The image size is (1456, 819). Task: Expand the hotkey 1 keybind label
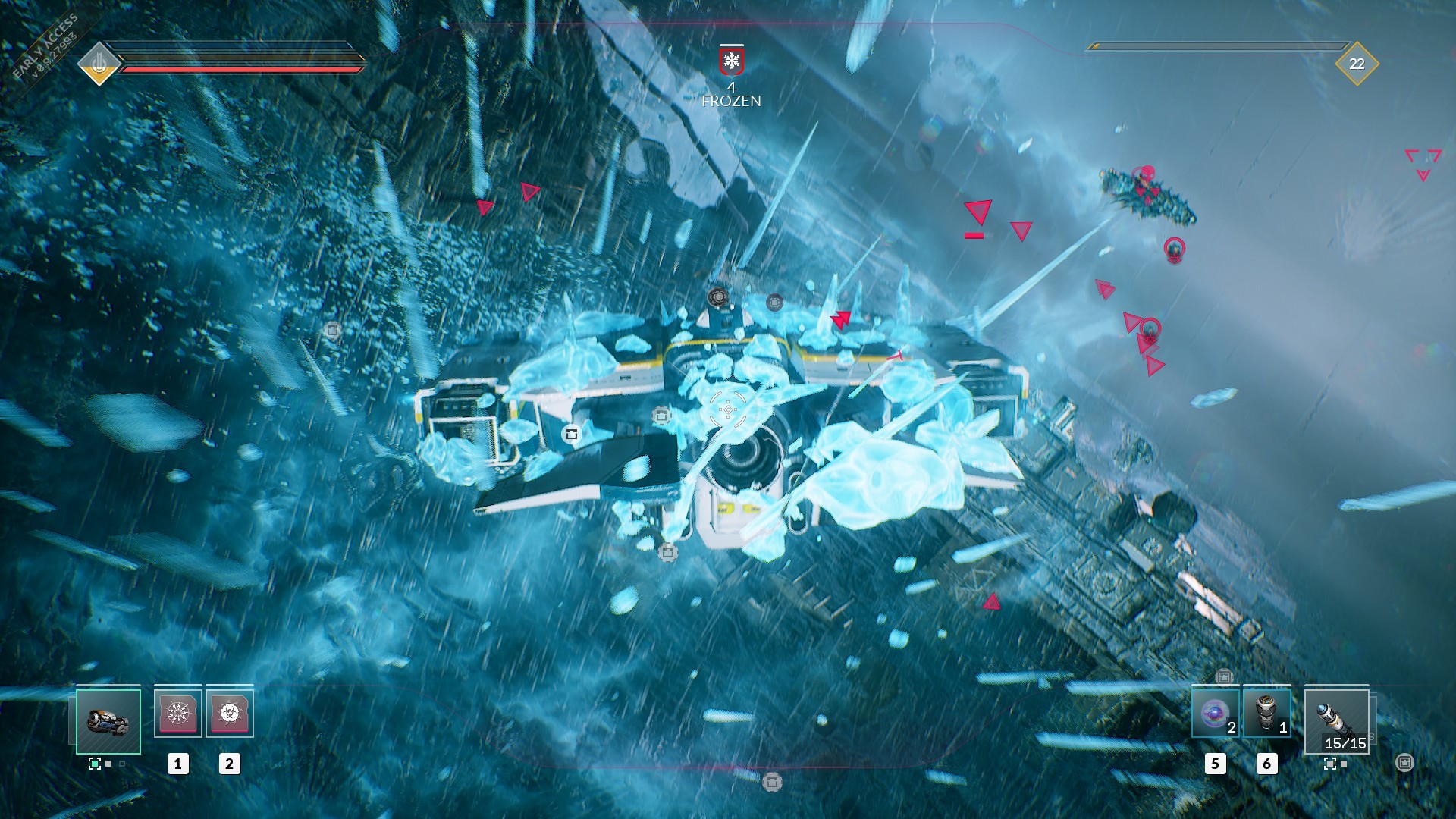pyautogui.click(x=177, y=764)
